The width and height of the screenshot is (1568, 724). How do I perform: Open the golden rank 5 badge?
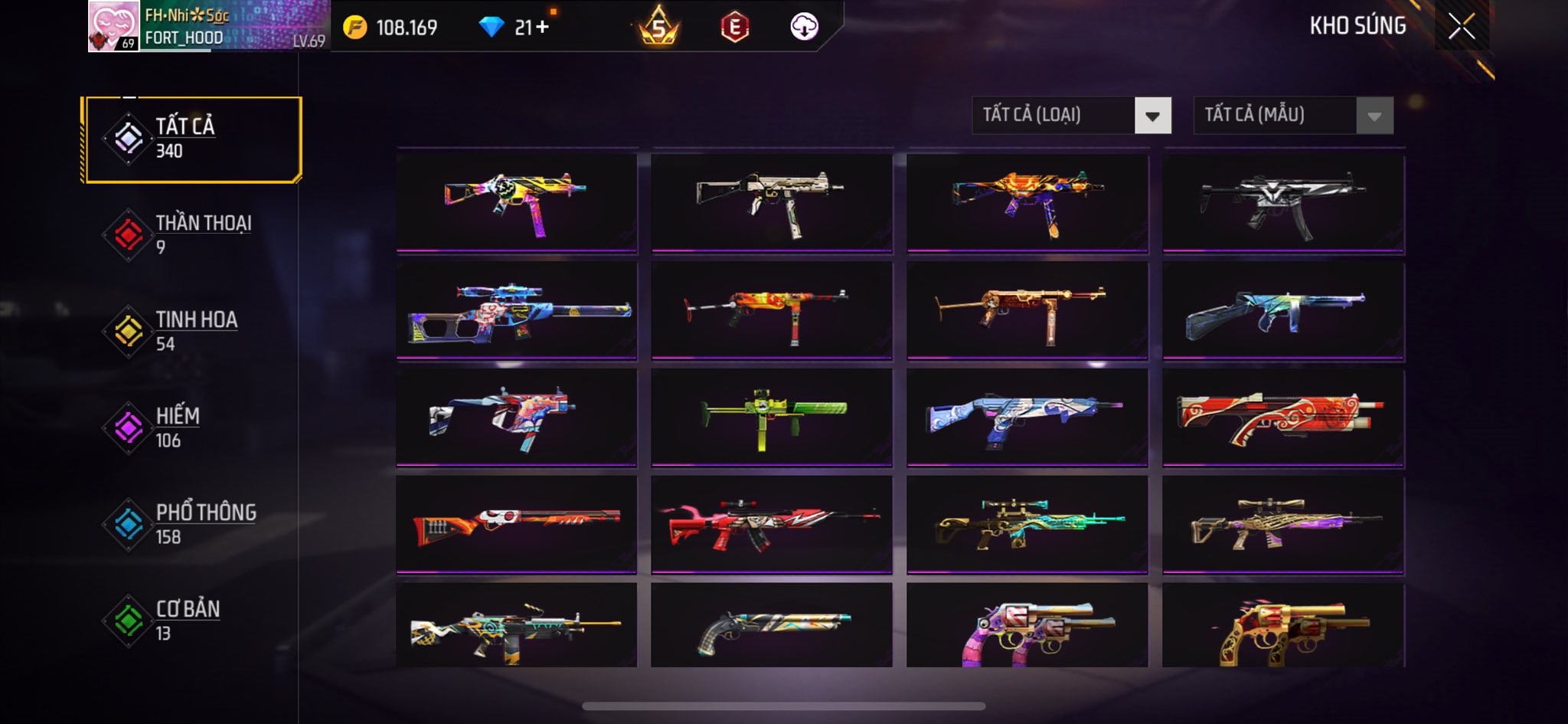(658, 28)
